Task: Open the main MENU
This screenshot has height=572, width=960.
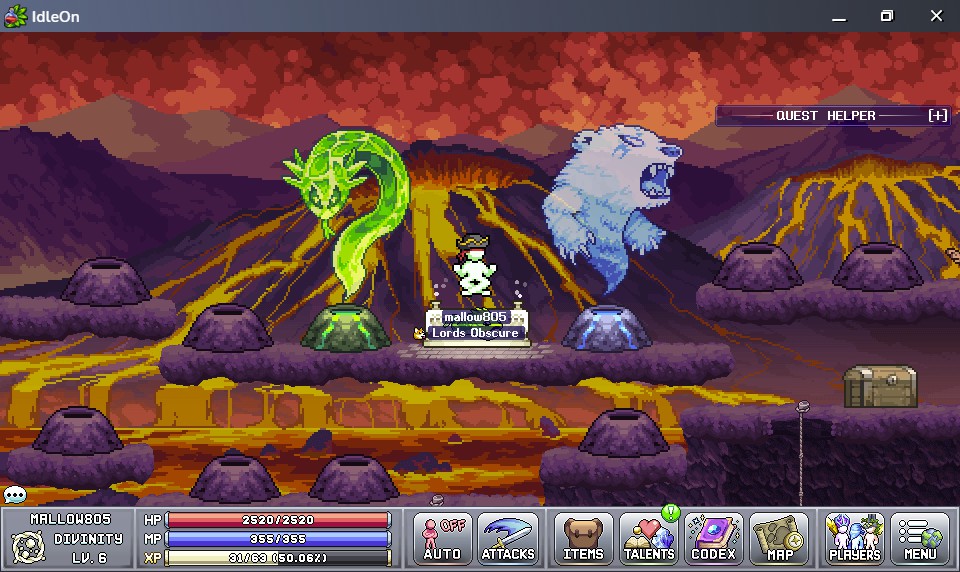Action: pyautogui.click(x=920, y=538)
